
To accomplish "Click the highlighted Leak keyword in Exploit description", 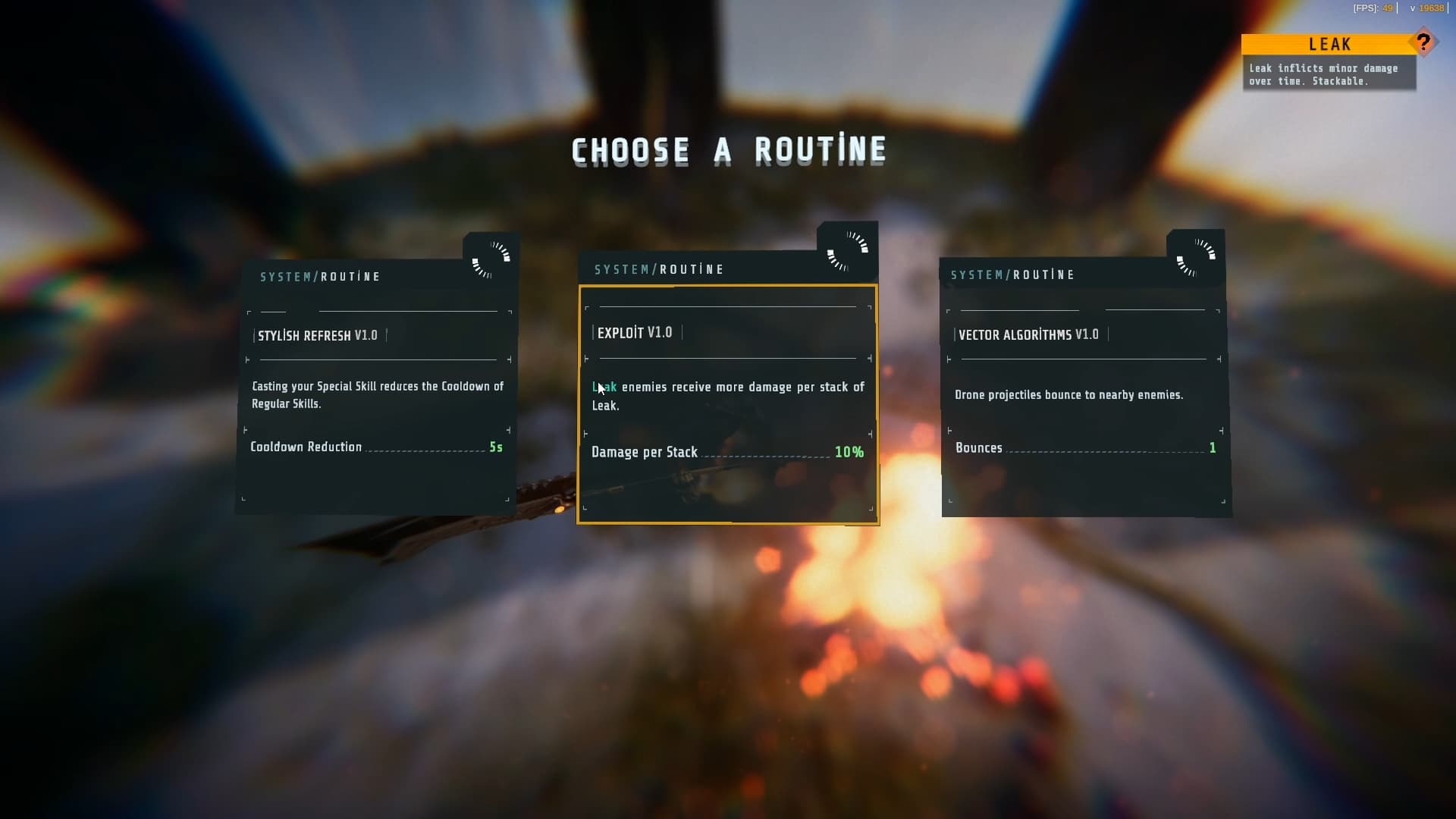I will (x=604, y=388).
